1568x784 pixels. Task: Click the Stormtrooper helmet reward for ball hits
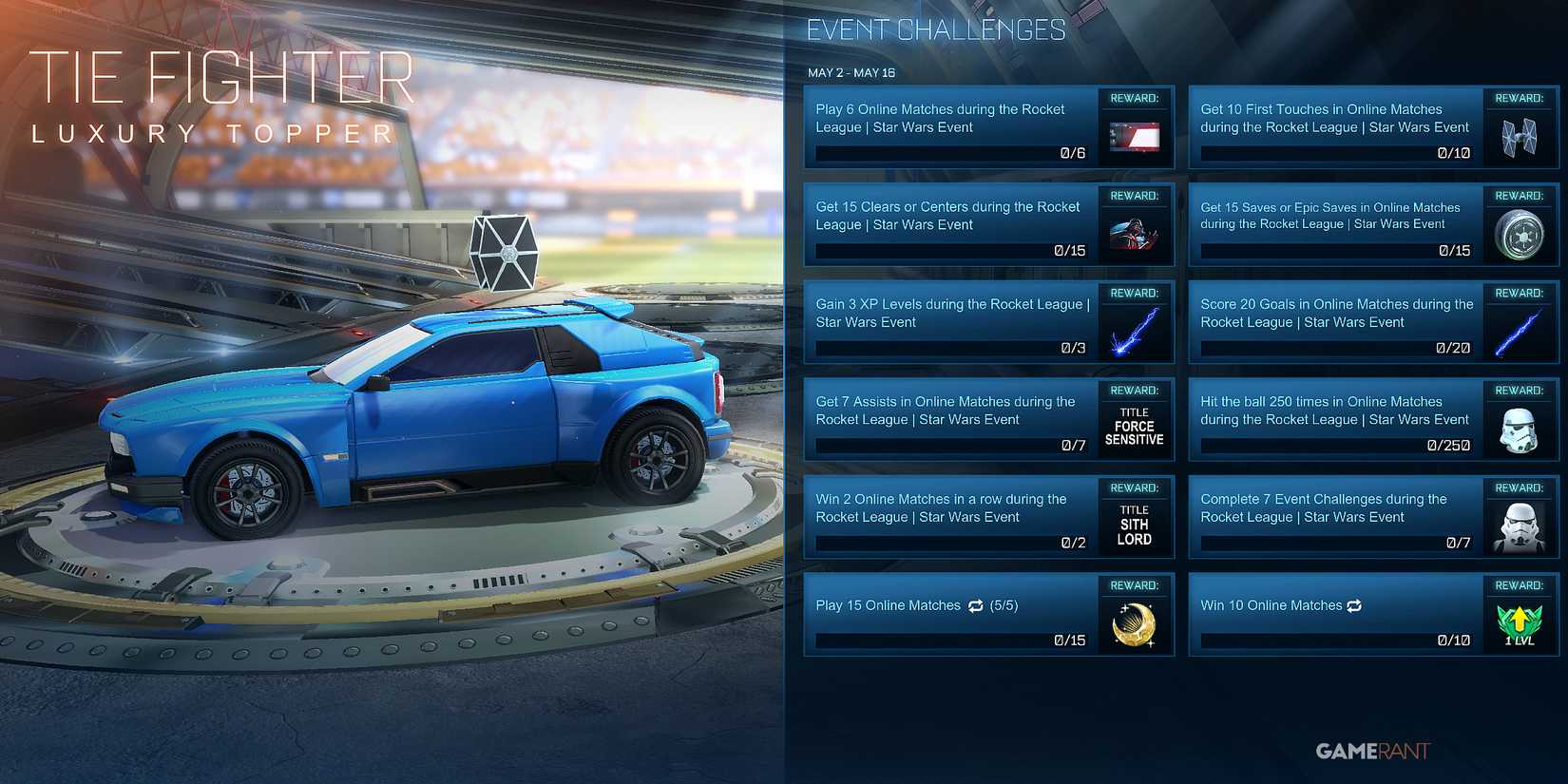[1519, 429]
